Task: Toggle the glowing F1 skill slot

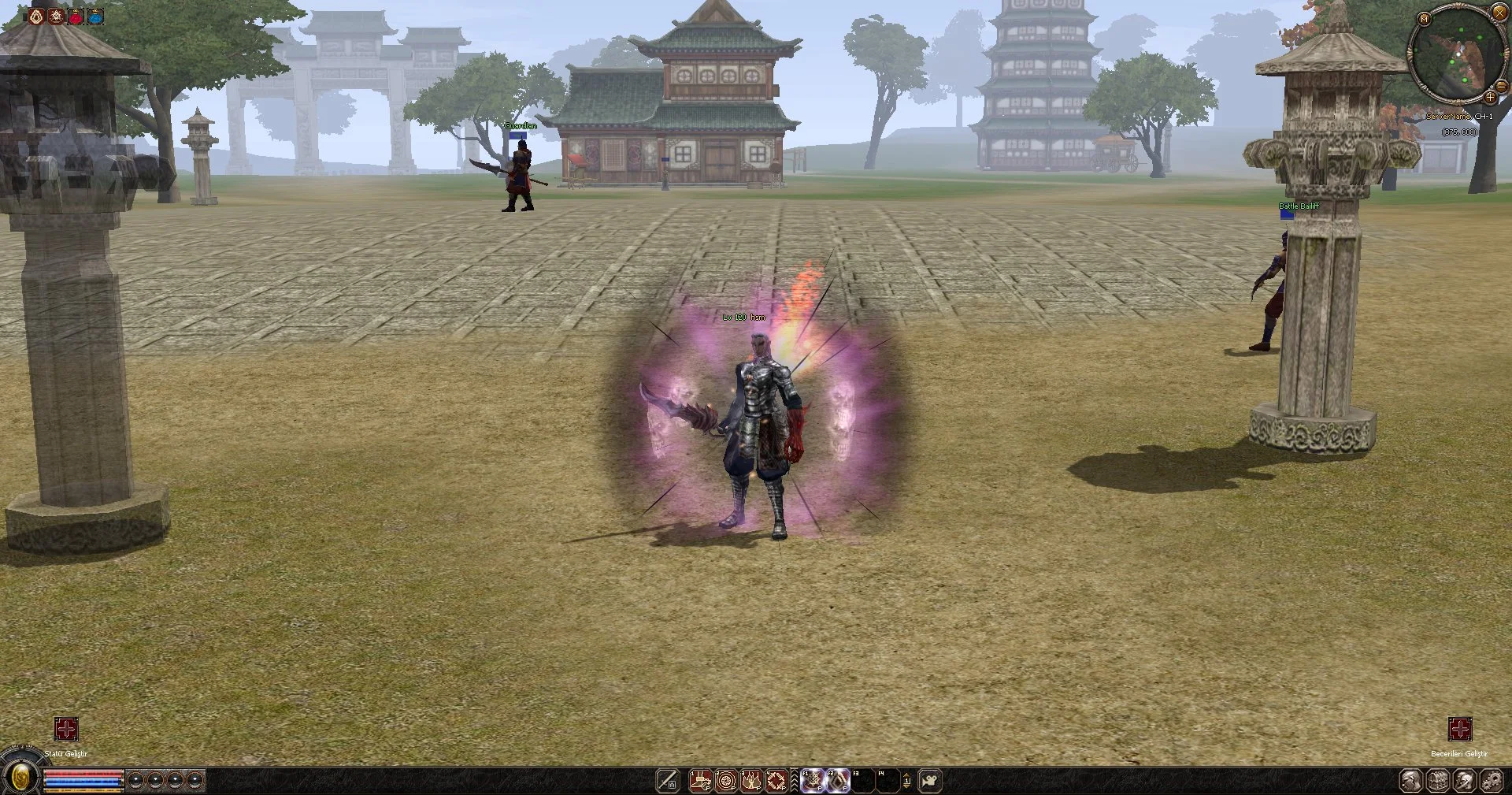Action: (x=813, y=781)
